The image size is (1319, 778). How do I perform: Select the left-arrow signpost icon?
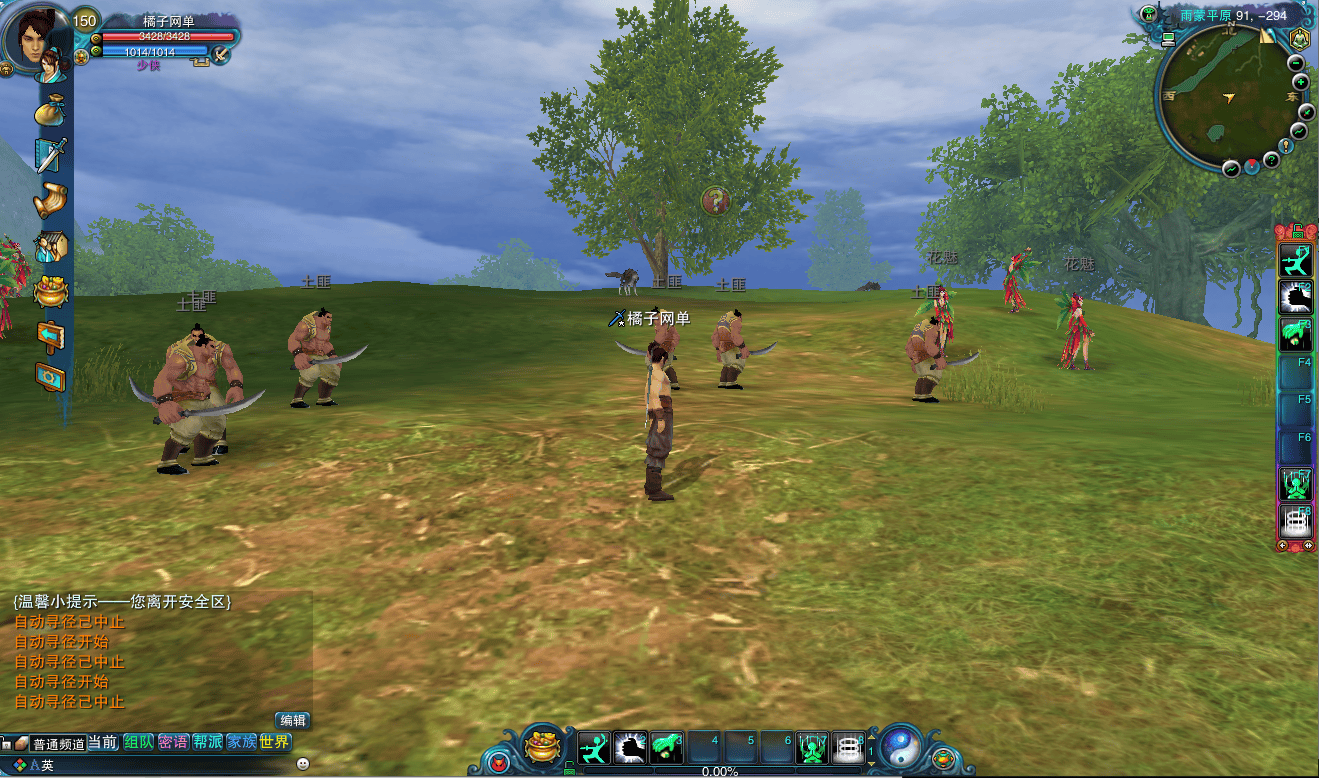[x=50, y=335]
